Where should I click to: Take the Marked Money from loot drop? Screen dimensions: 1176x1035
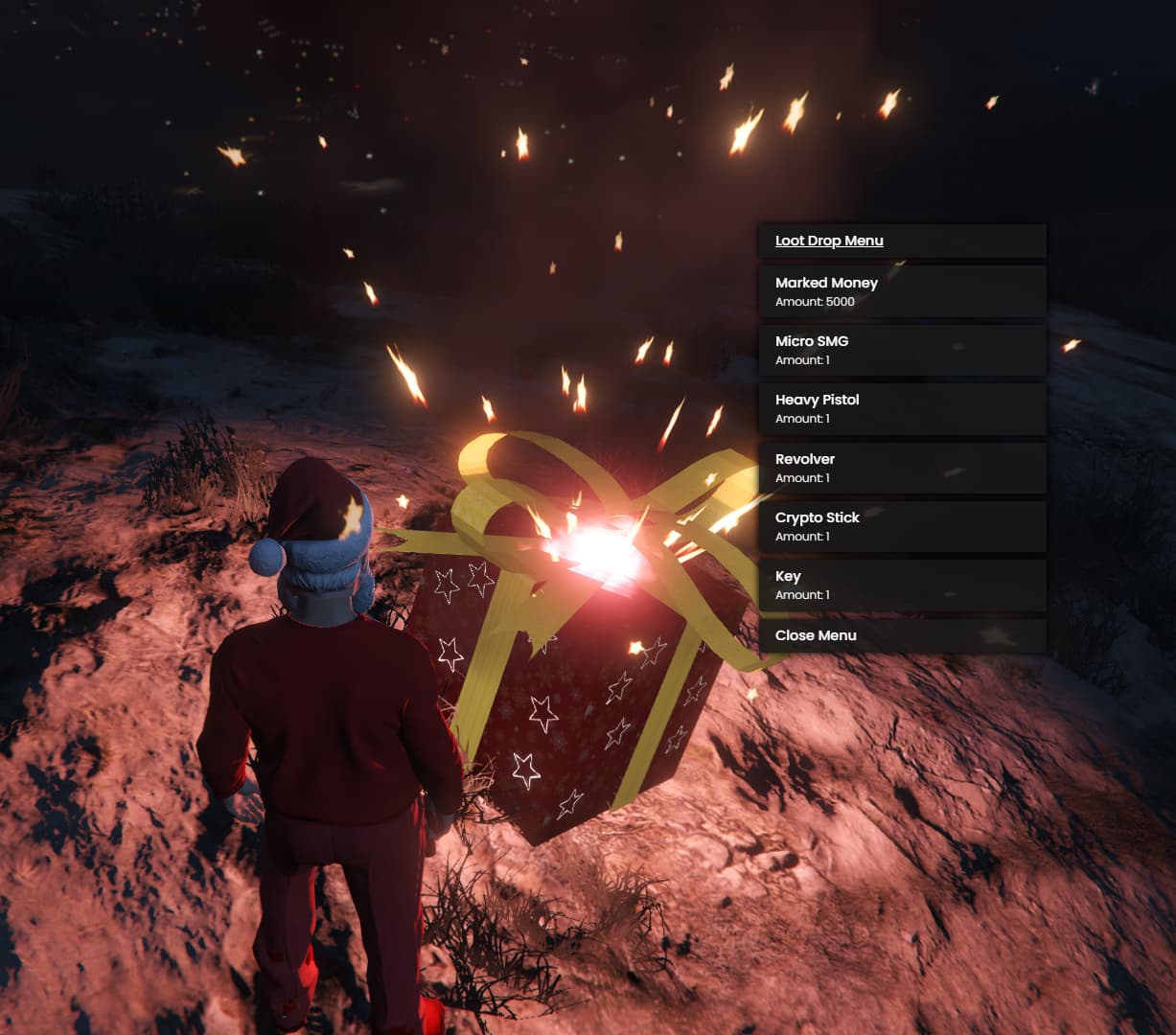click(x=901, y=291)
